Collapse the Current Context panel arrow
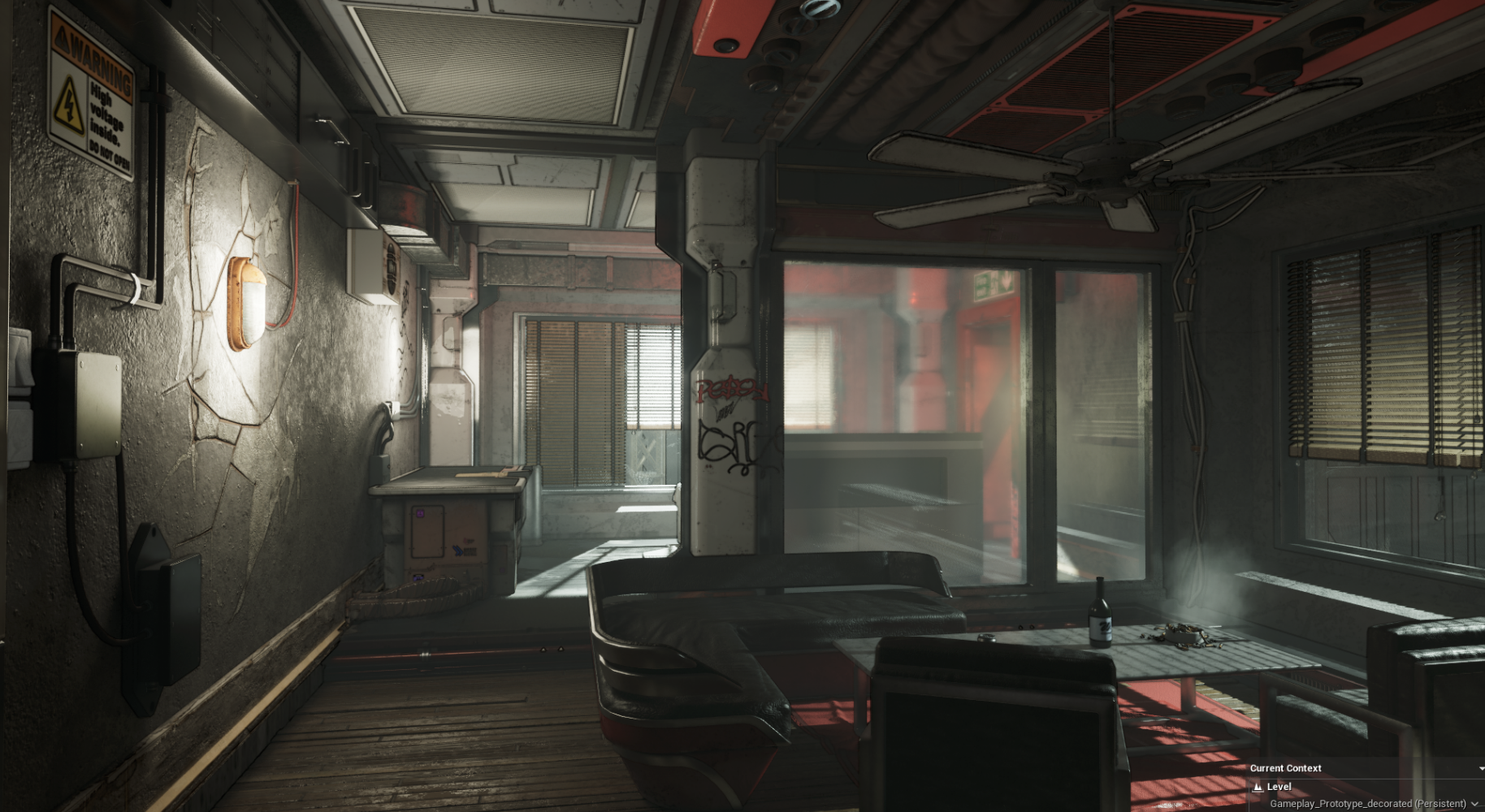1485x812 pixels. click(x=1481, y=768)
